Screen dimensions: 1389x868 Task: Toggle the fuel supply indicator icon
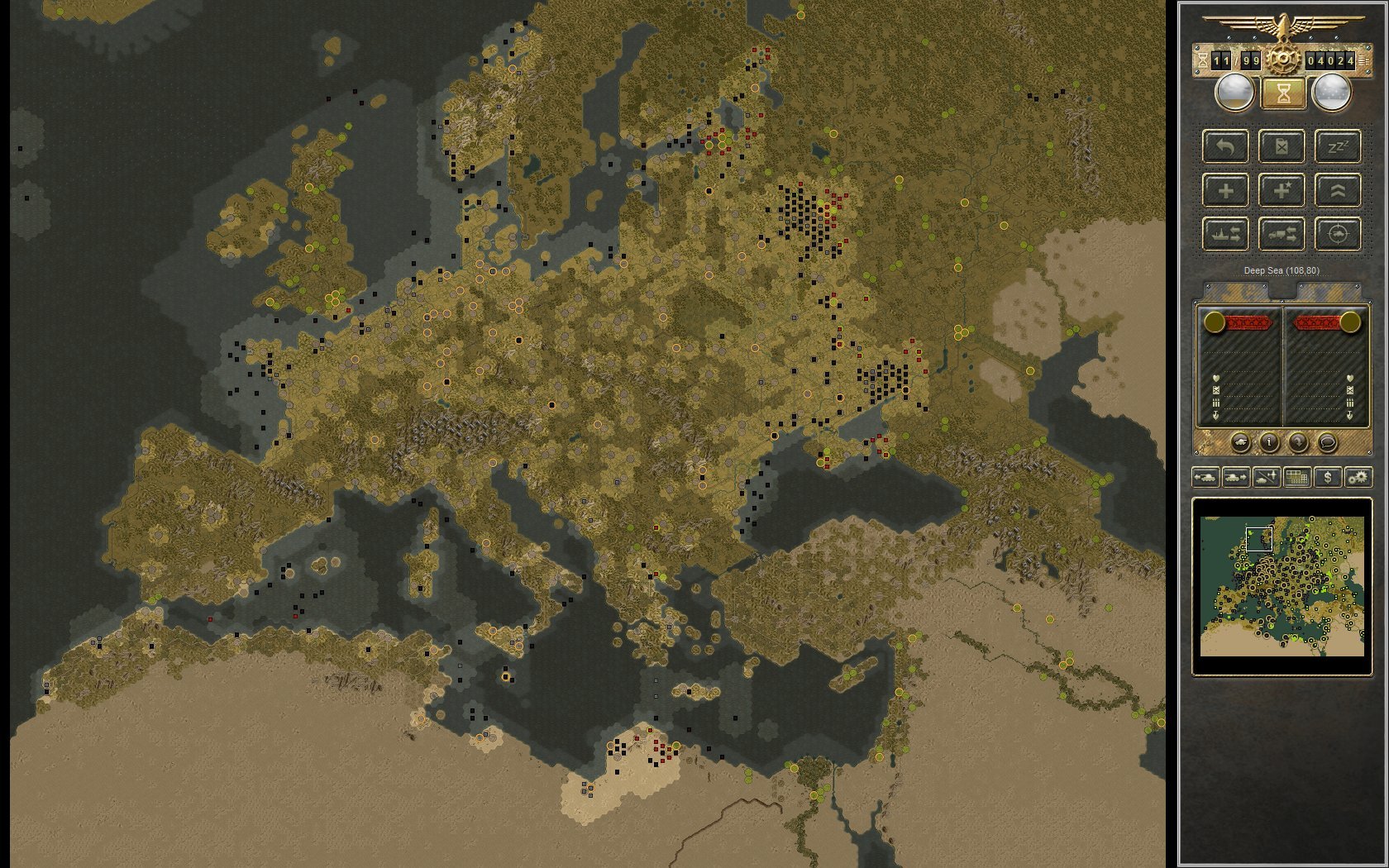[x=1282, y=147]
